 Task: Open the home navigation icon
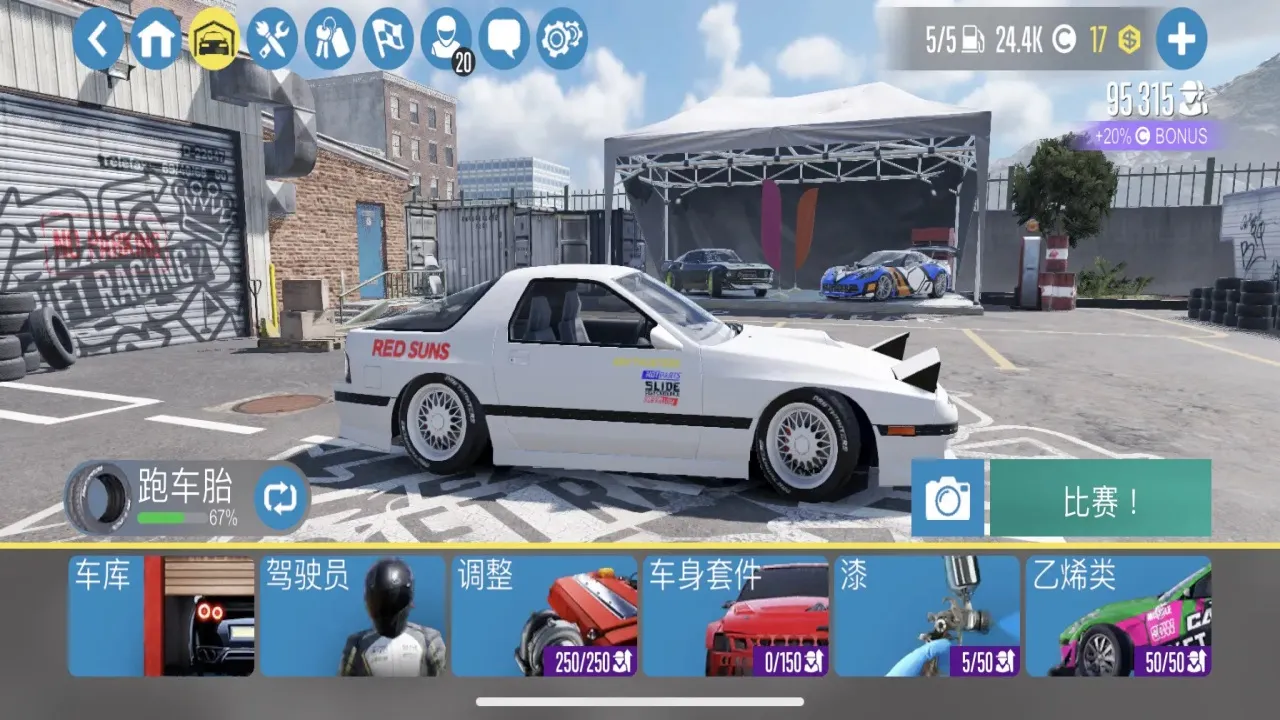(155, 40)
